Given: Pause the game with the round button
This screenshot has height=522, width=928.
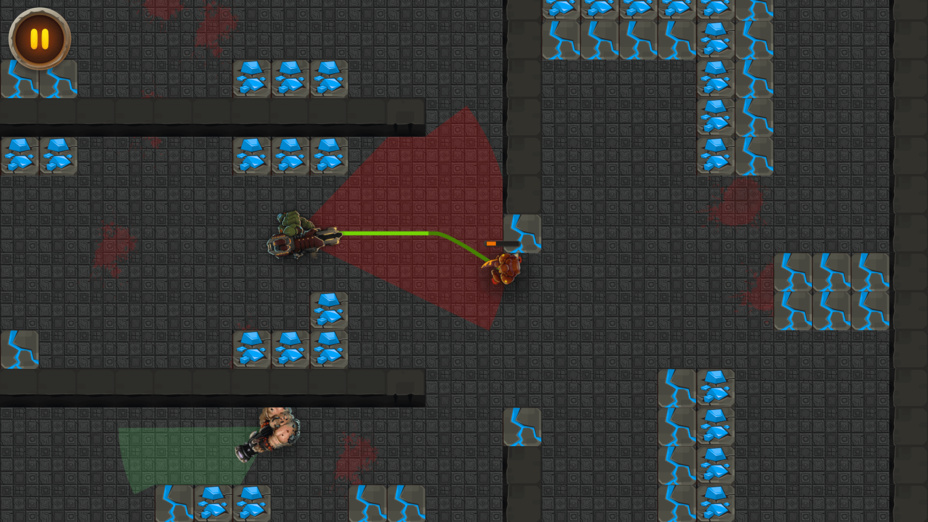Looking at the screenshot, I should 39,39.
